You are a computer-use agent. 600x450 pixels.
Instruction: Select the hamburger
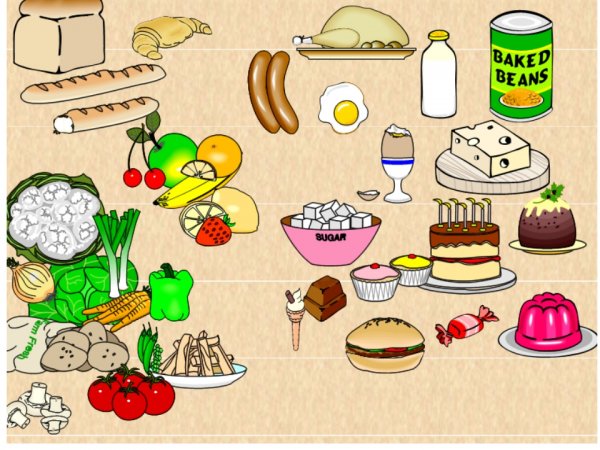click(385, 345)
